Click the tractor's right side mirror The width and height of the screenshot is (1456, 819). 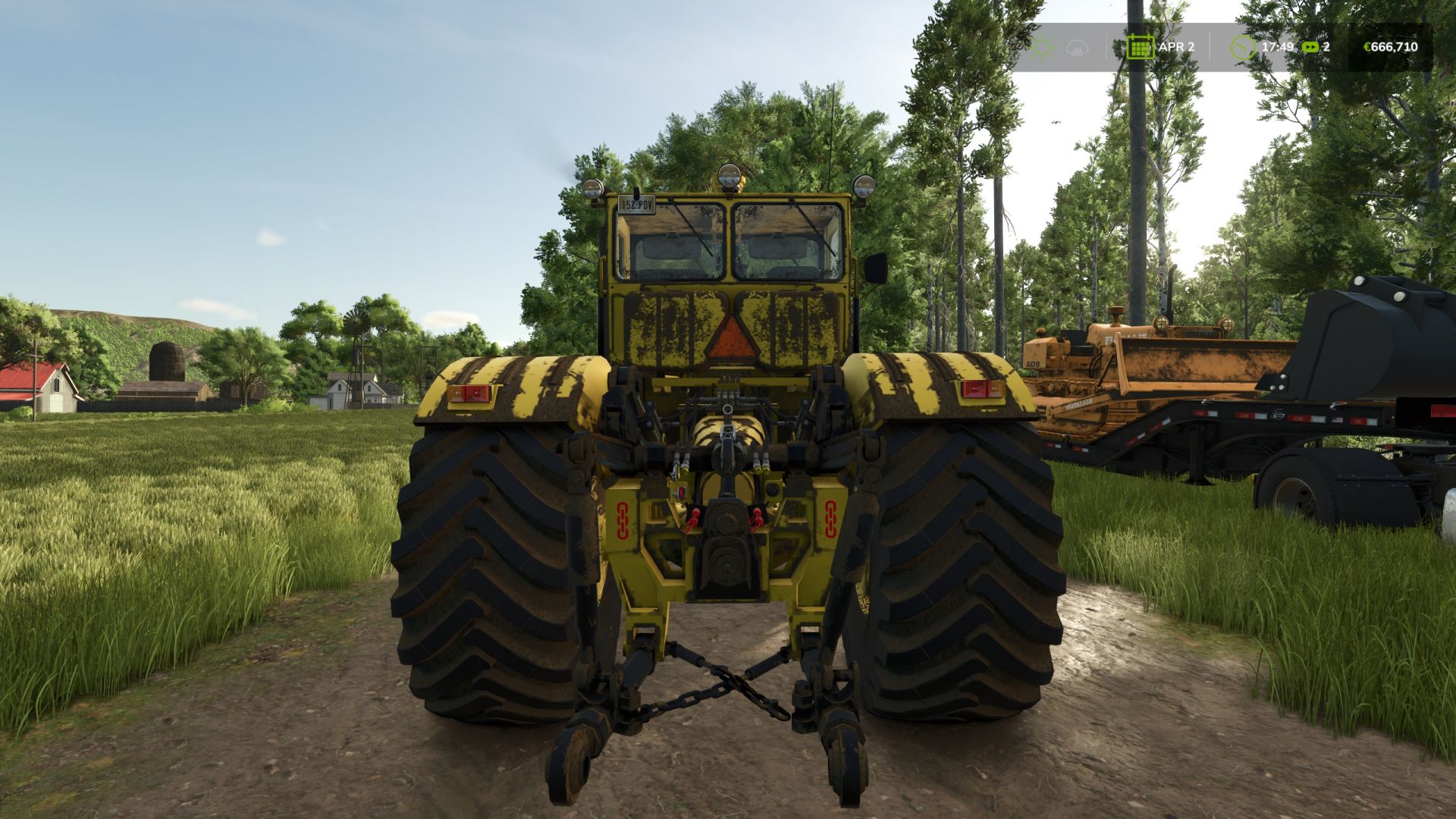point(875,268)
